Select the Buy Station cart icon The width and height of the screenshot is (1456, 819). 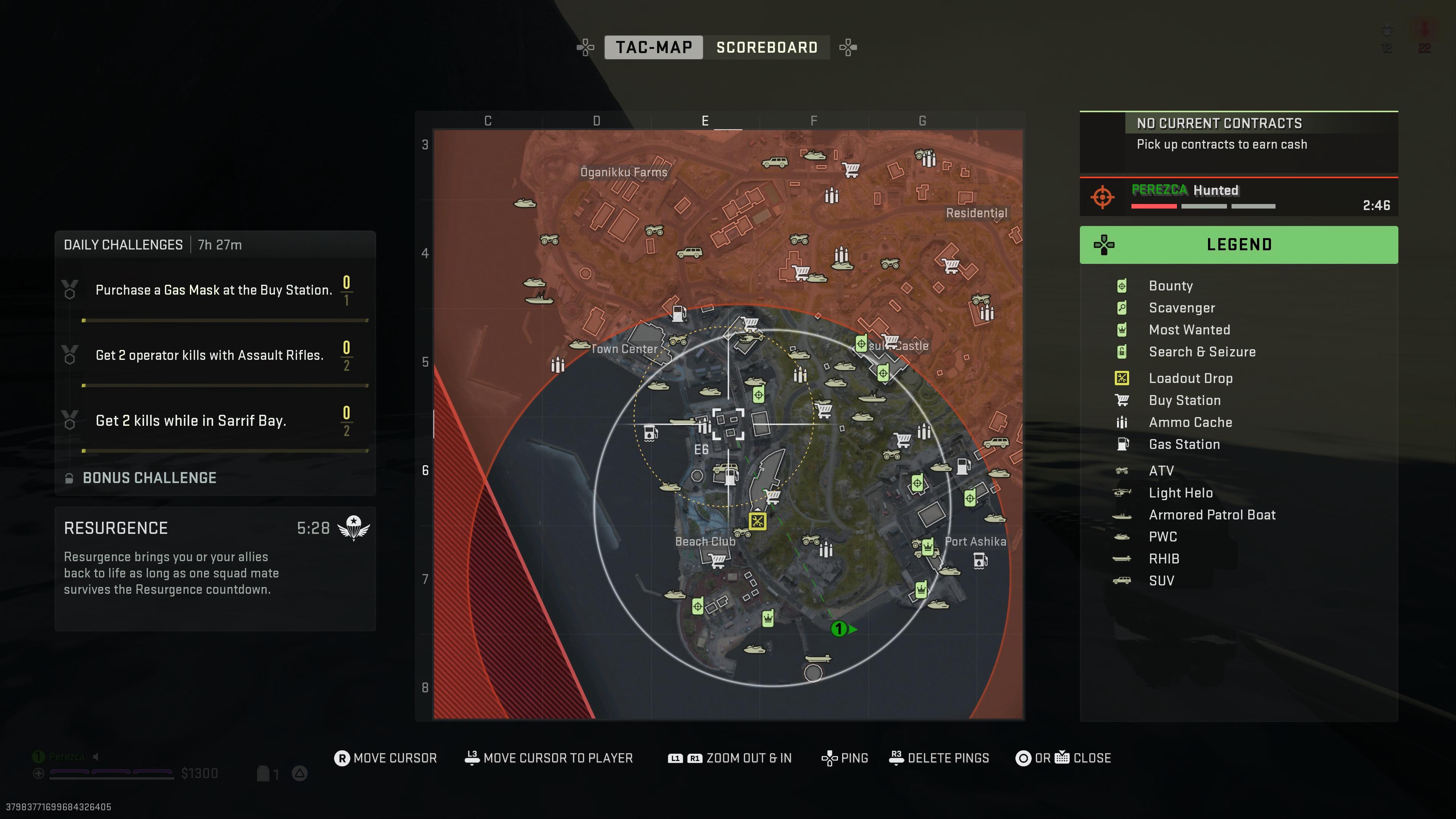coord(1122,400)
